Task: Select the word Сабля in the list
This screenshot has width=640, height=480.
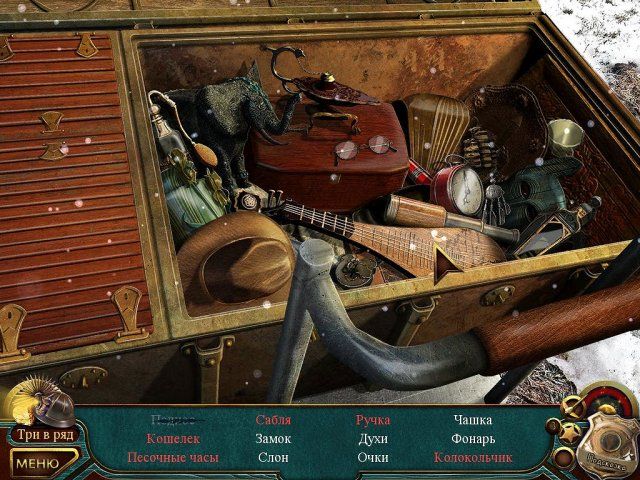Action: (273, 420)
